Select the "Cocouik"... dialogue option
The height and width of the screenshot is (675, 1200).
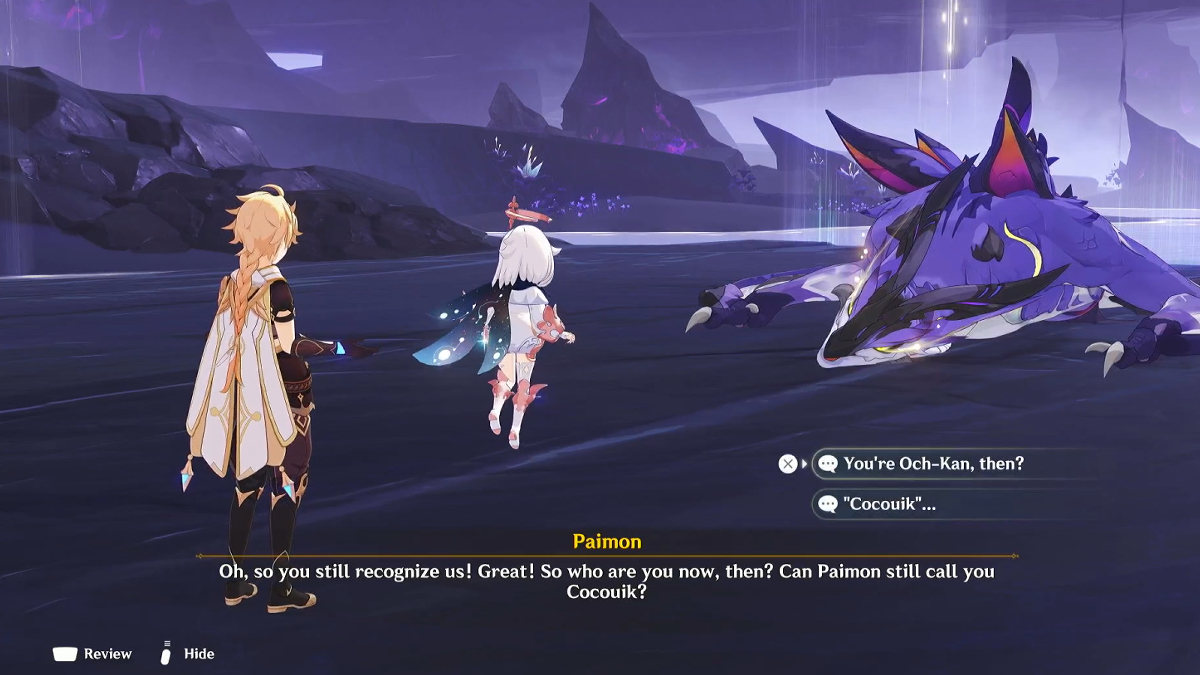click(890, 504)
